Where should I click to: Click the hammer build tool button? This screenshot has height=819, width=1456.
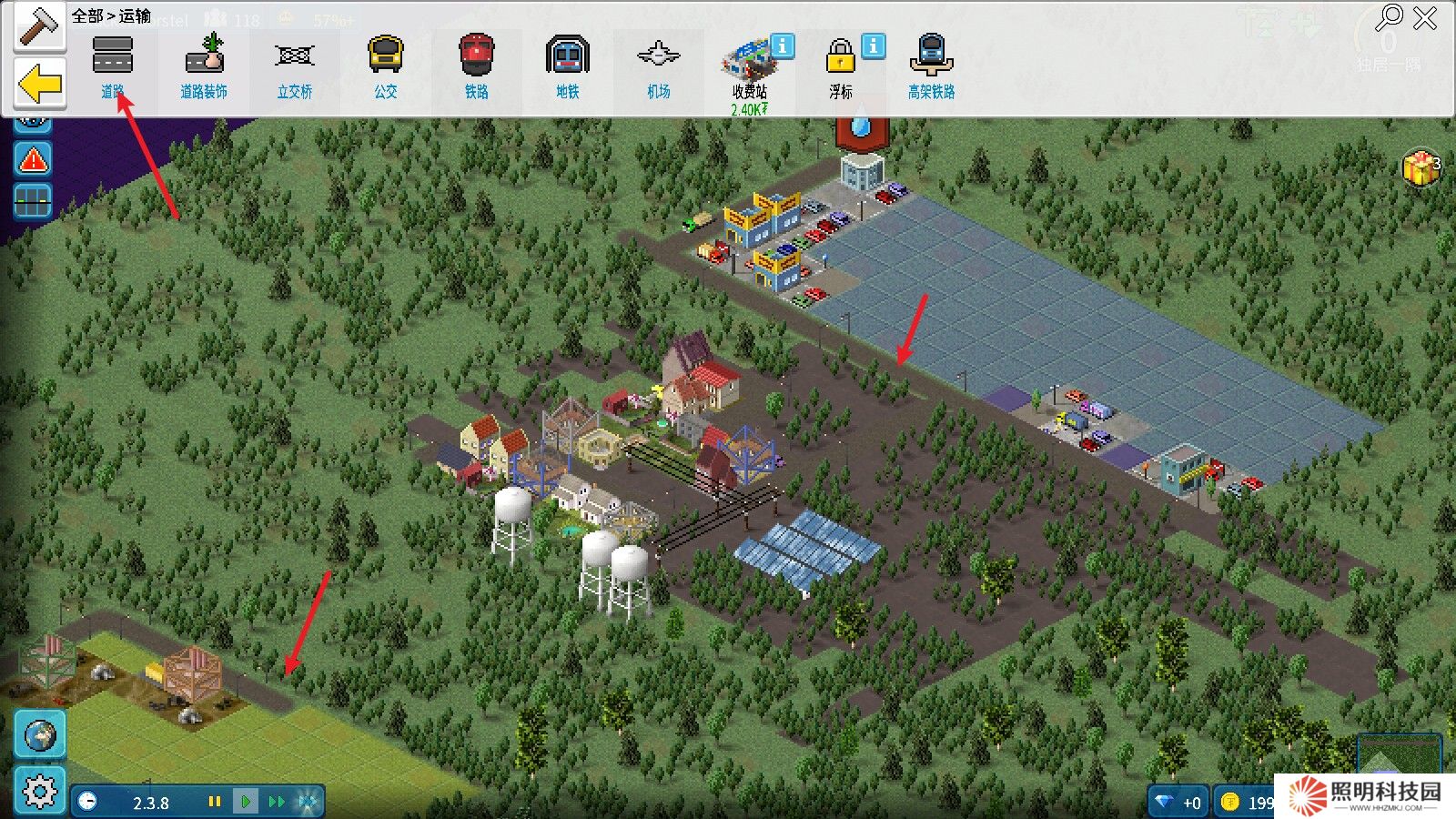pos(38,26)
